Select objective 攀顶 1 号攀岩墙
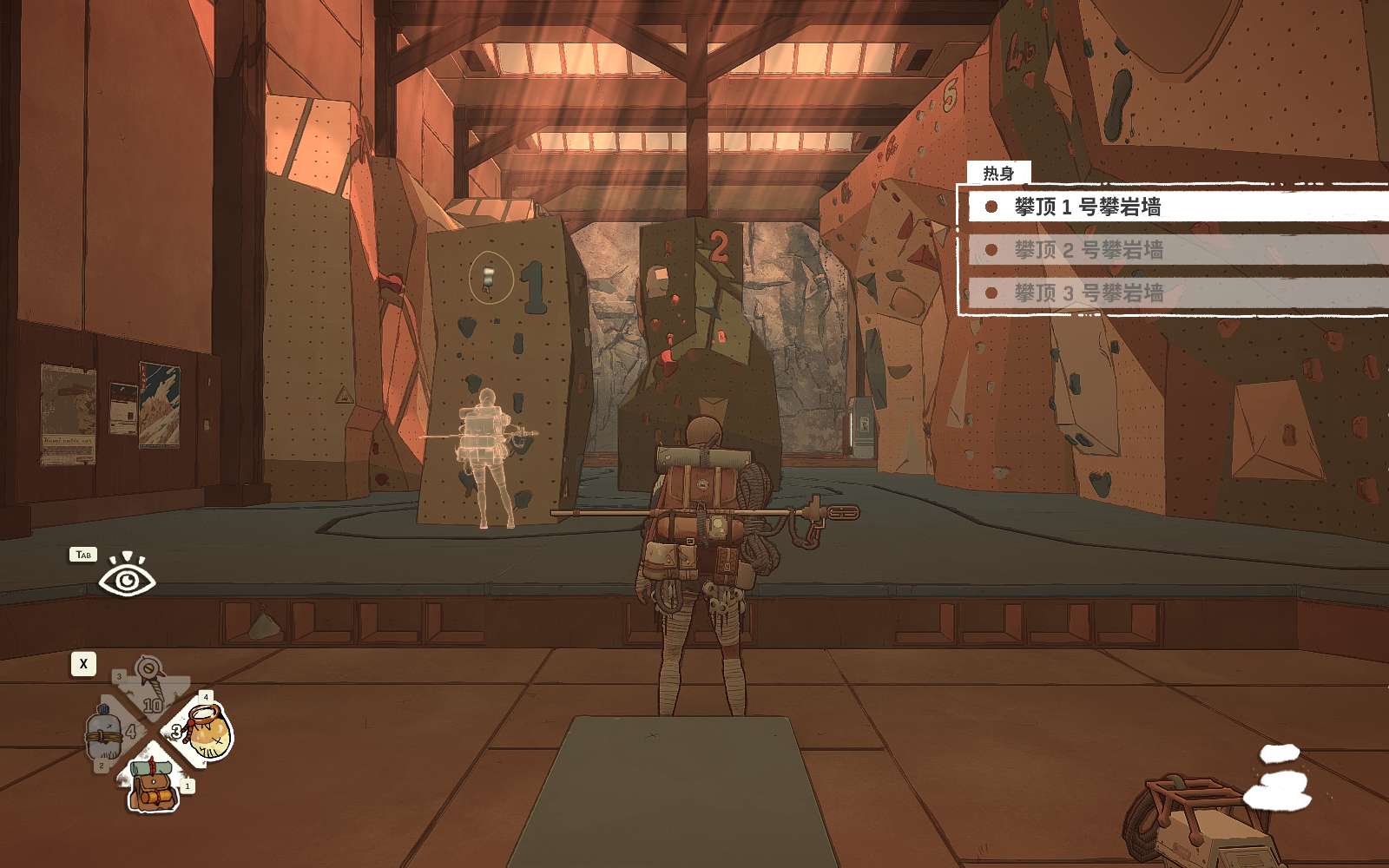This screenshot has height=868, width=1389. click(x=1087, y=207)
